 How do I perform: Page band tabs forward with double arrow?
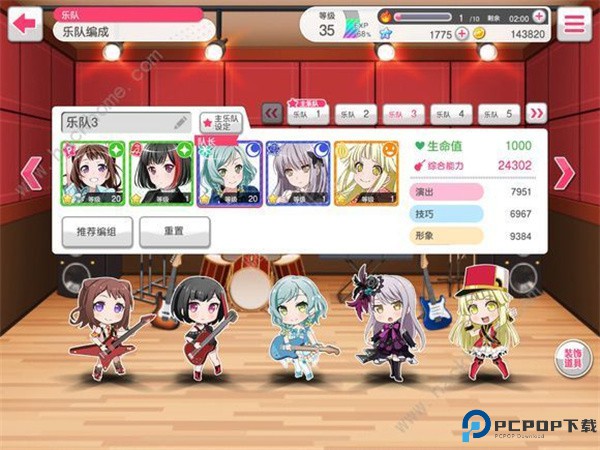pyautogui.click(x=537, y=114)
